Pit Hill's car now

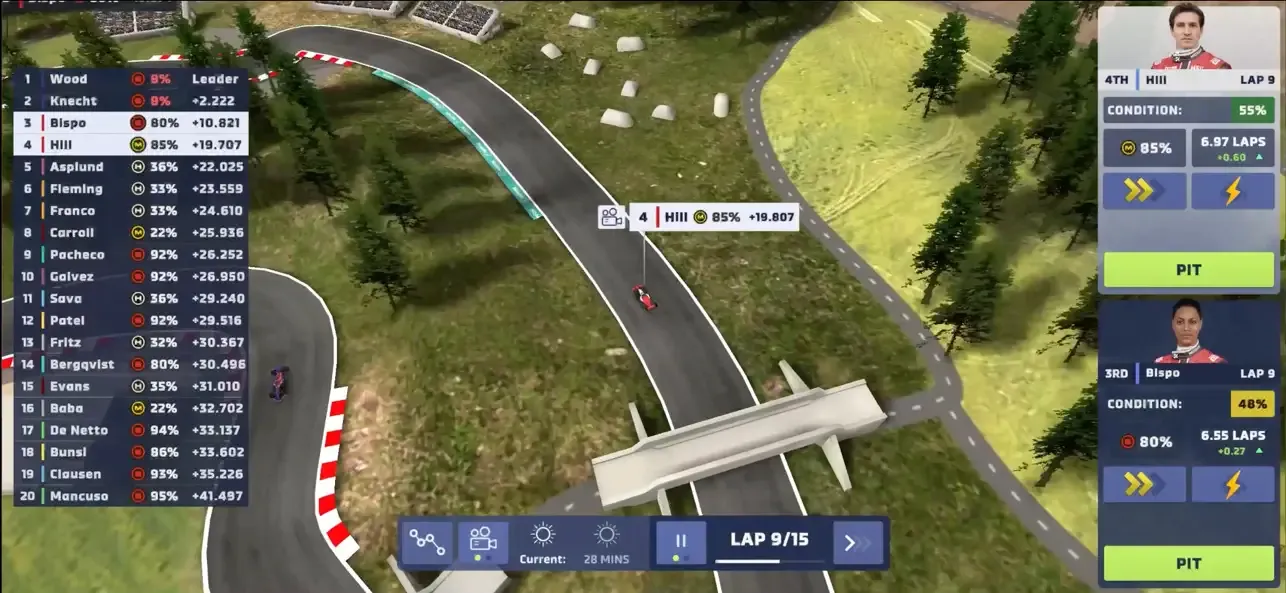click(1188, 270)
